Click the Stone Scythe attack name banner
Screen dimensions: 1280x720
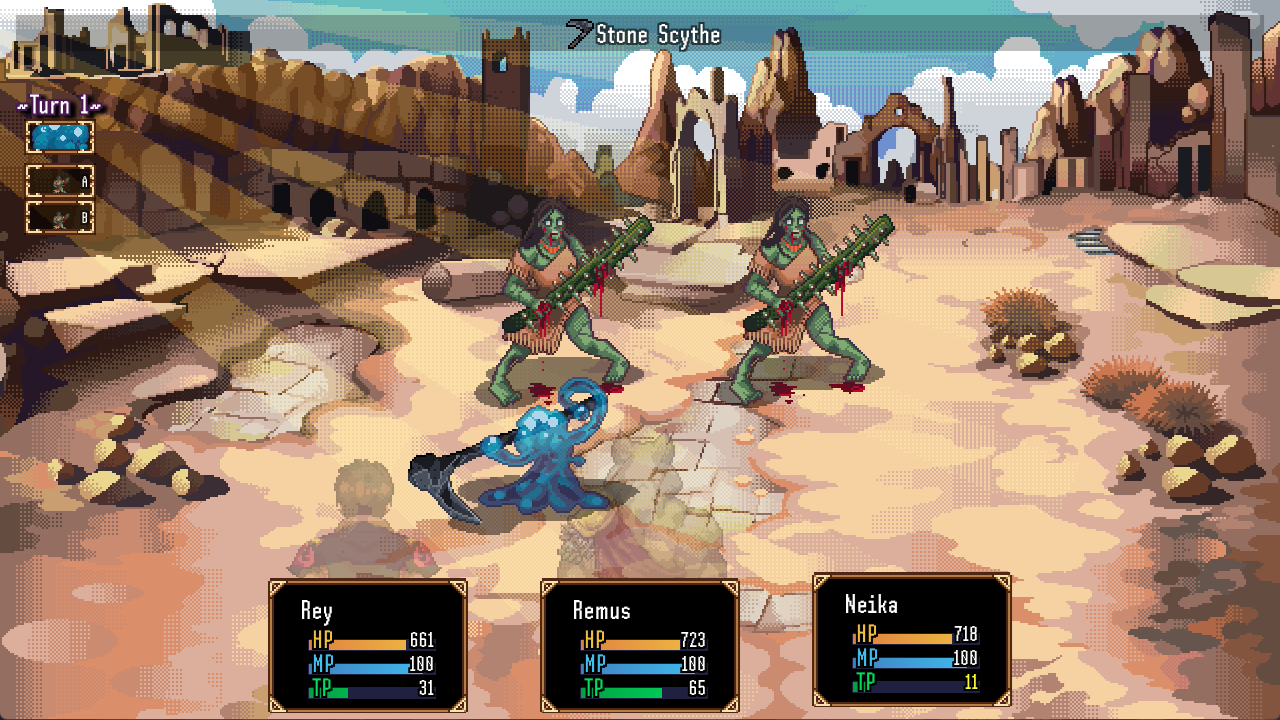coord(657,34)
